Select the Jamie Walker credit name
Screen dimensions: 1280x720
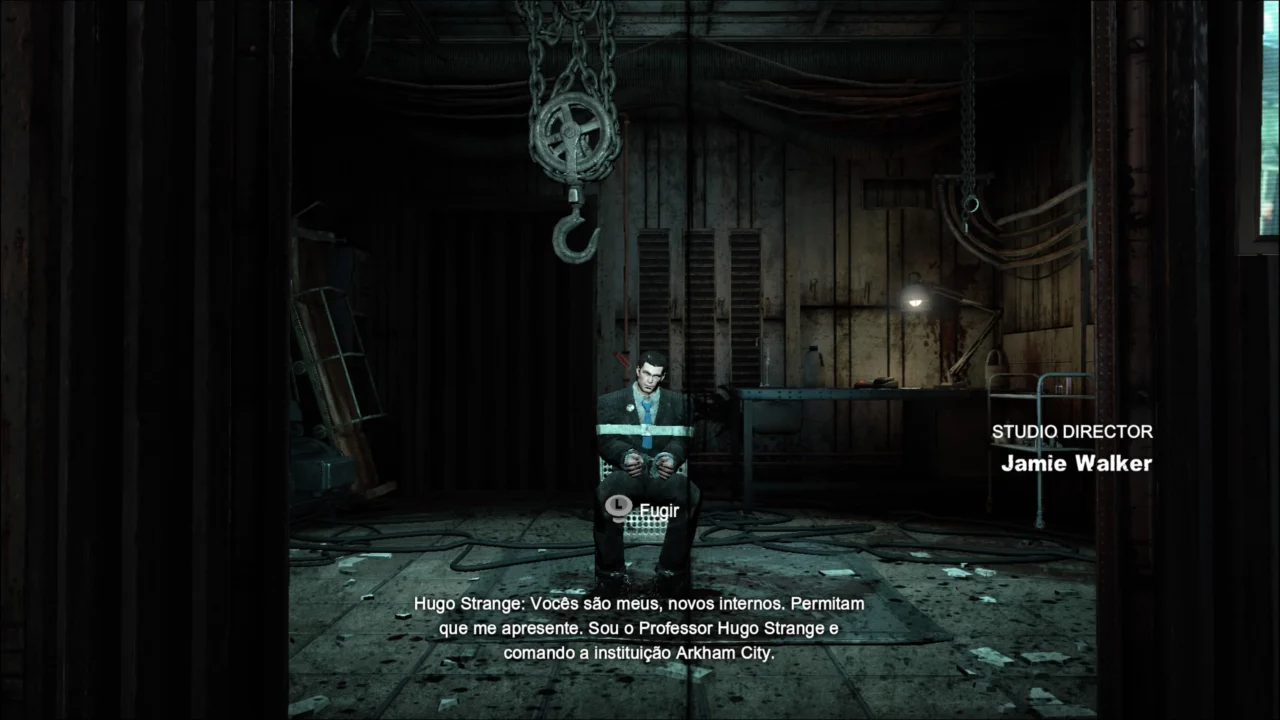(1076, 463)
